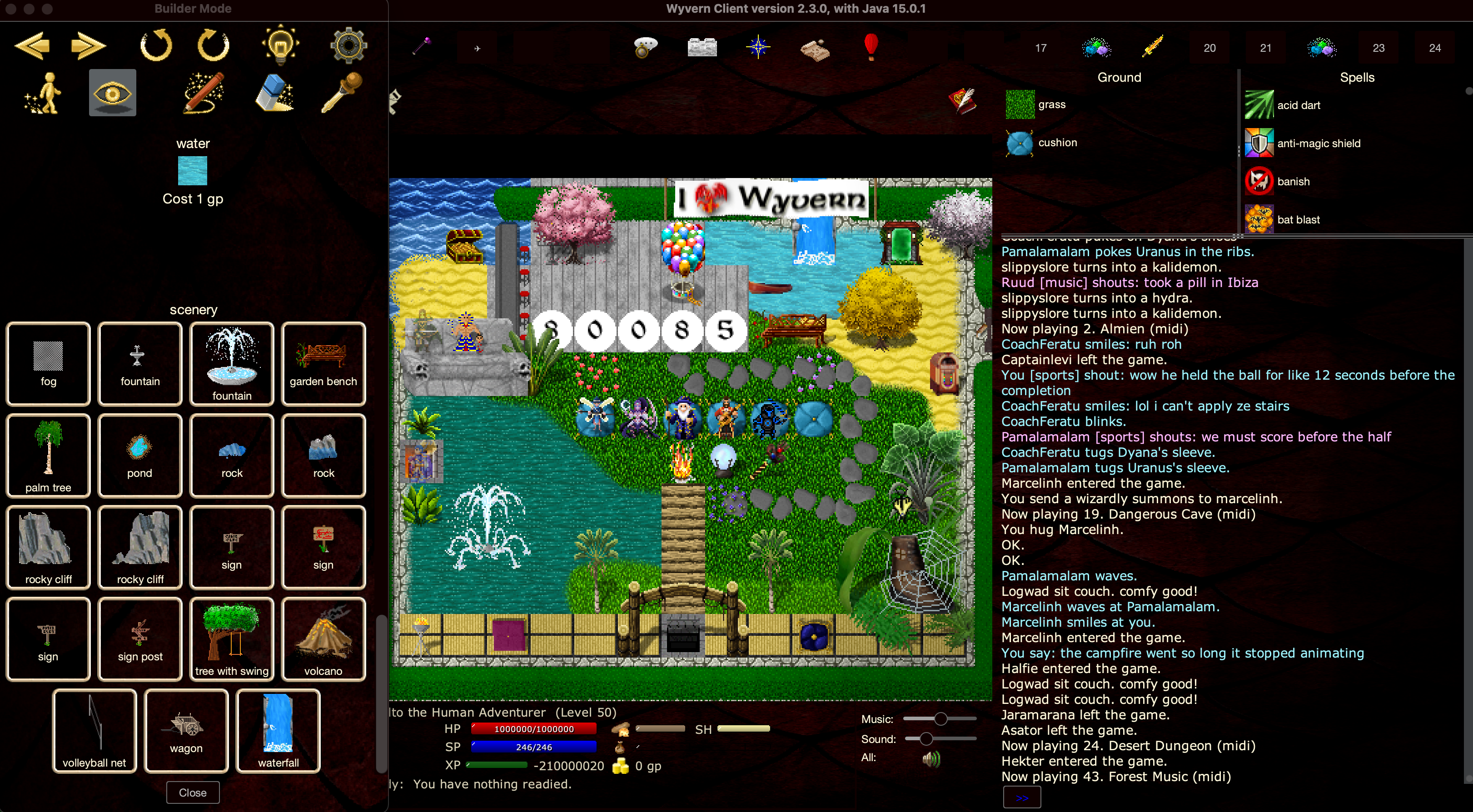Viewport: 1473px width, 812px height.
Task: Select the waterfall scenery tile
Action: pyautogui.click(x=278, y=731)
